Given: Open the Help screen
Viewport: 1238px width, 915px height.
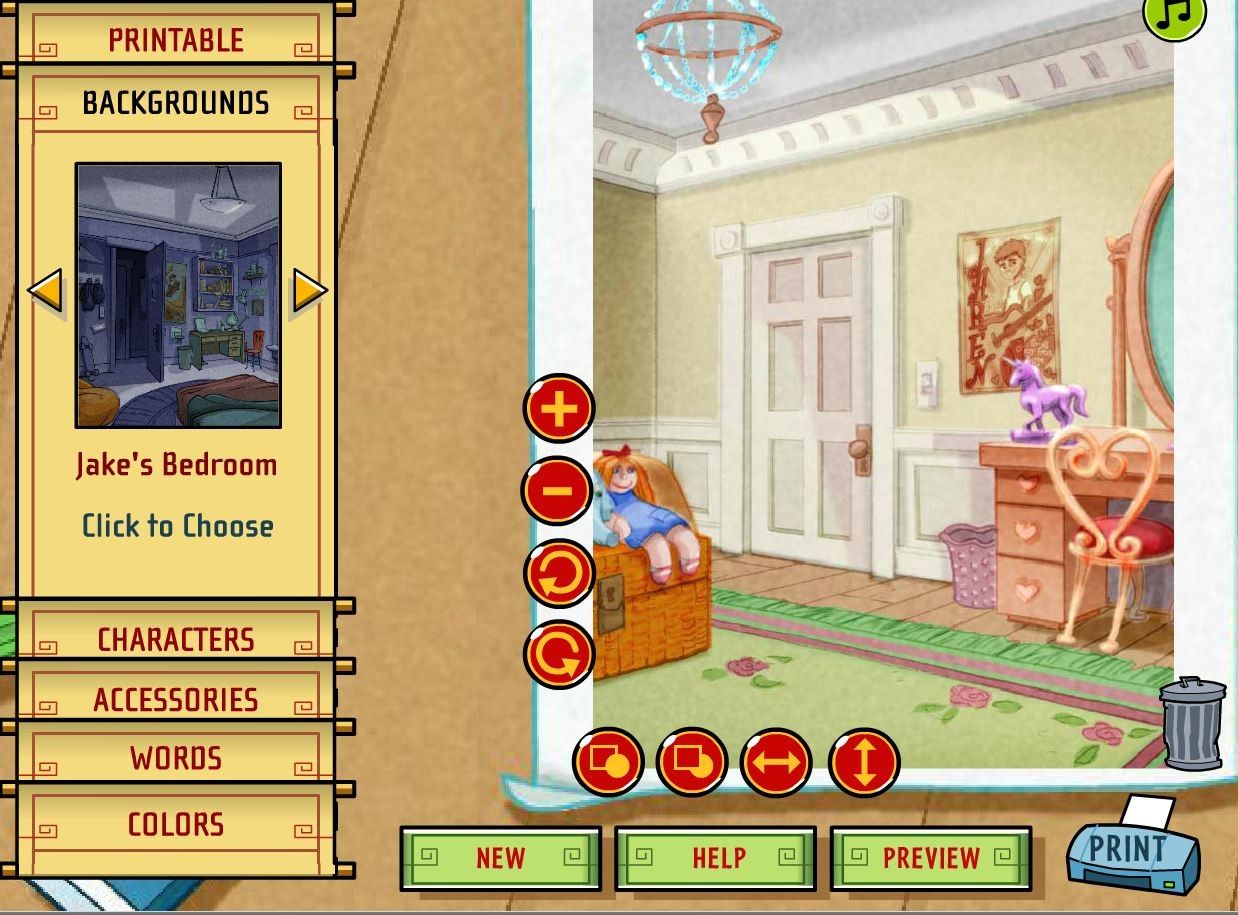Looking at the screenshot, I should tap(716, 858).
